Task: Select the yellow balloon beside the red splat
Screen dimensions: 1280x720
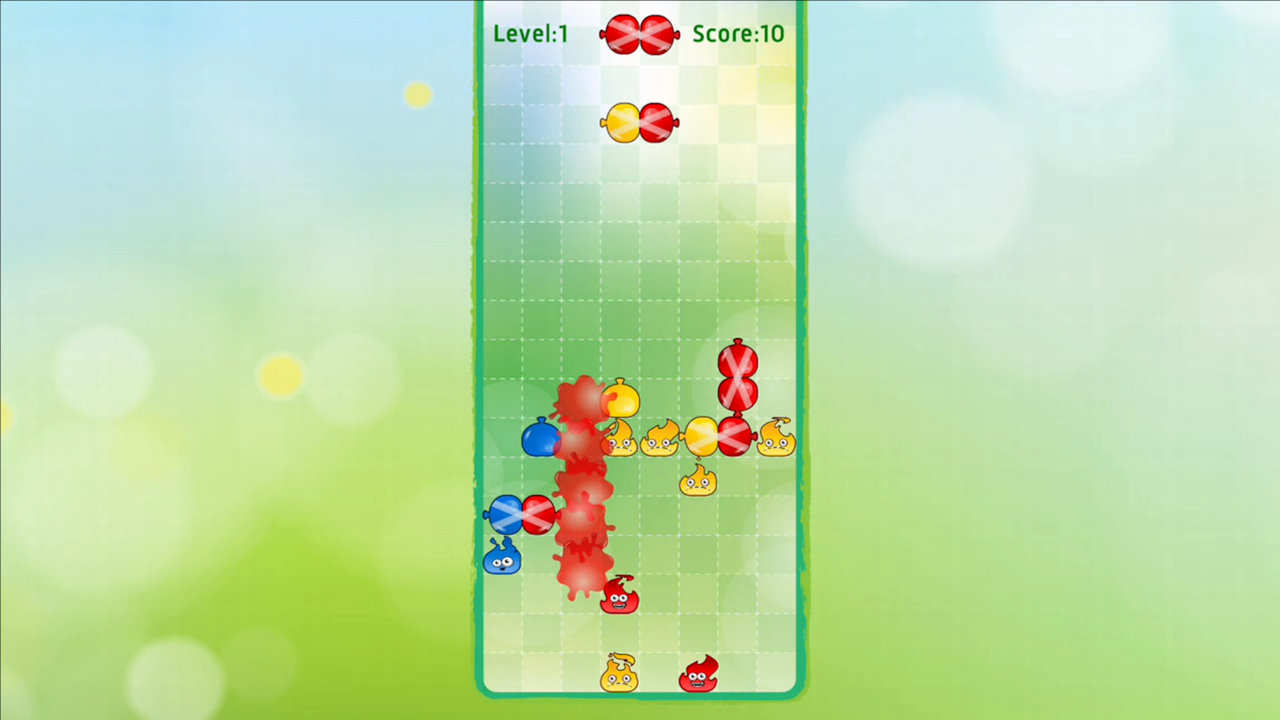Action: pyautogui.click(x=618, y=401)
